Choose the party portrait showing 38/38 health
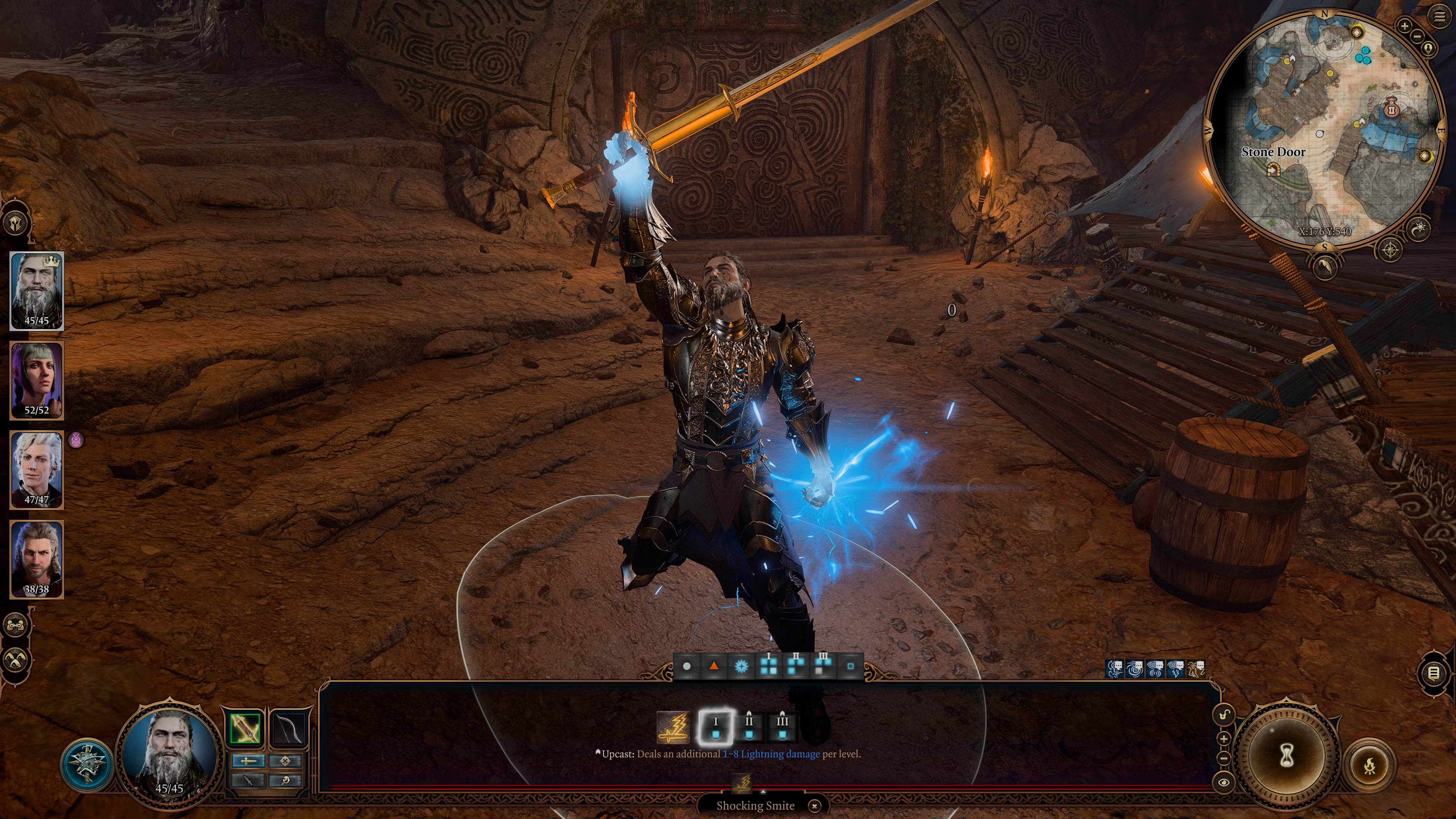 (x=37, y=559)
